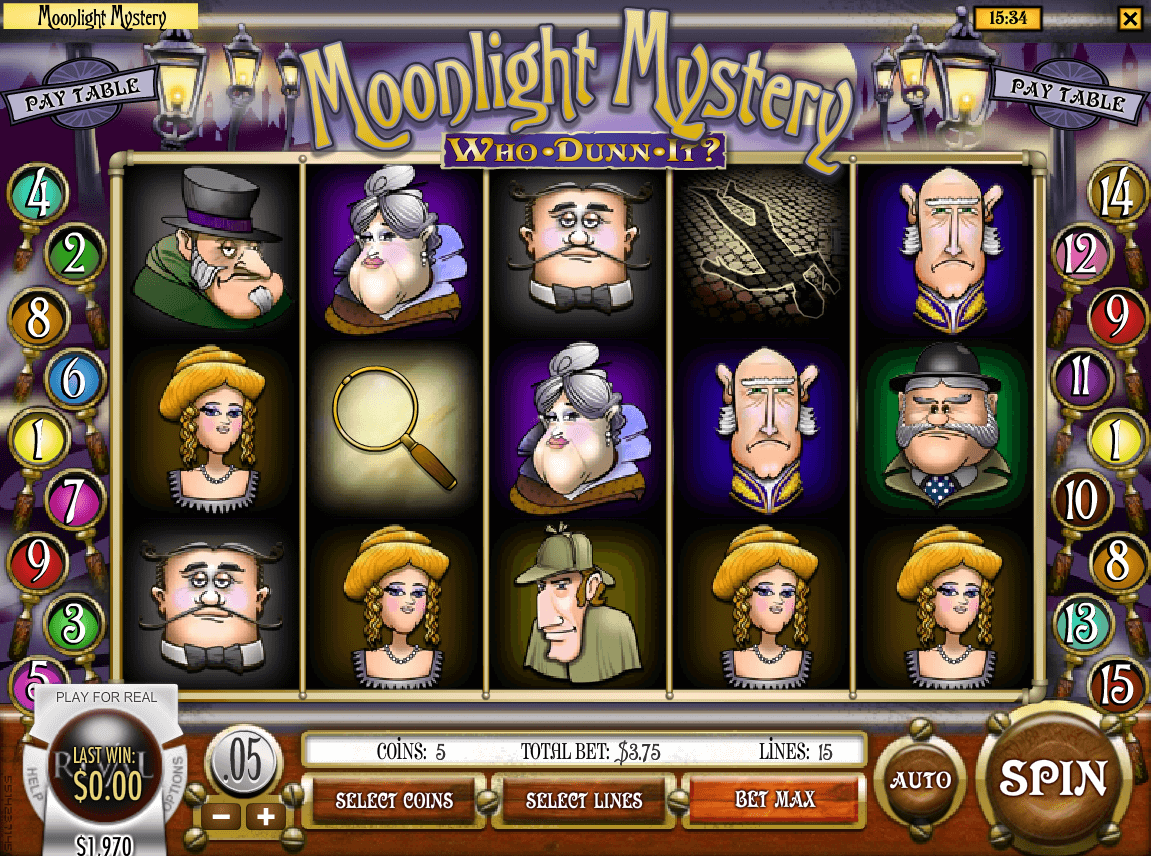Viewport: 1151px width, 856px height.
Task: Pick payline number 7
Action: point(72,500)
